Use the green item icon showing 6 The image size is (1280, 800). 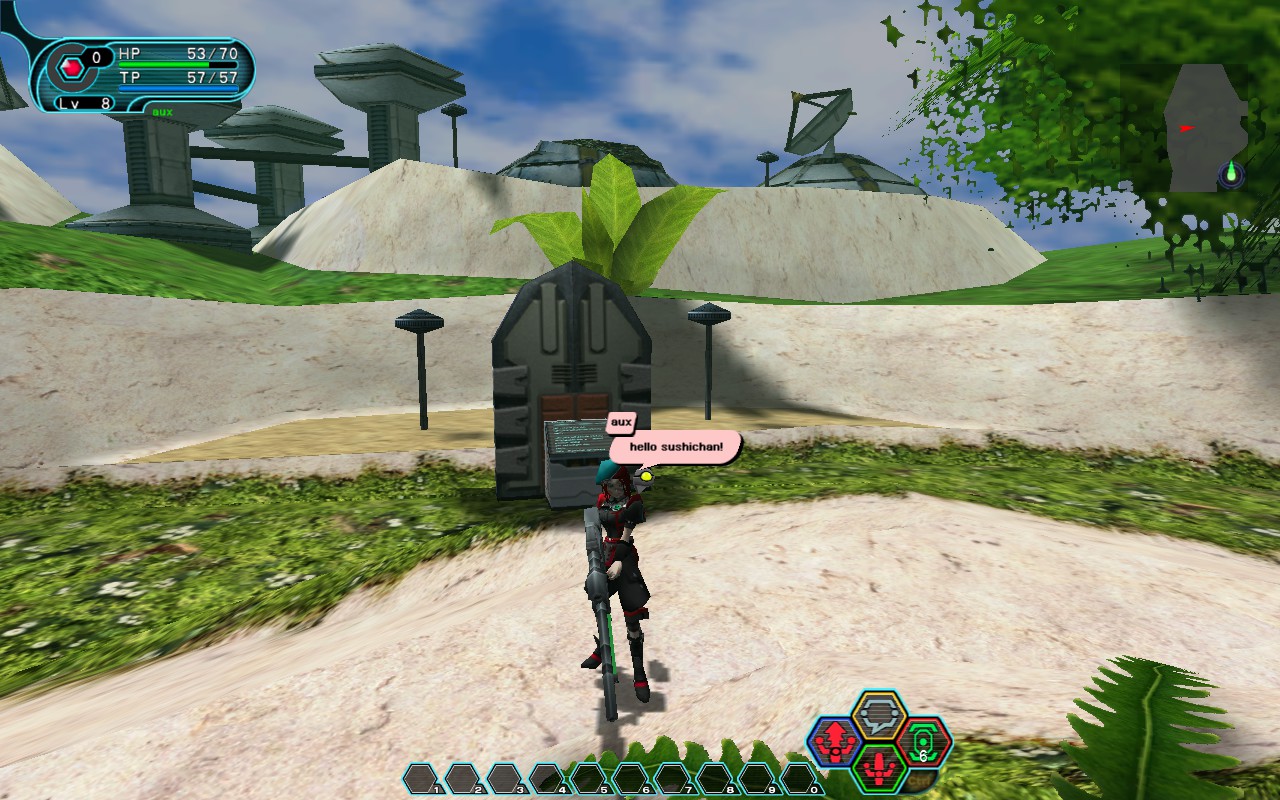pos(923,742)
